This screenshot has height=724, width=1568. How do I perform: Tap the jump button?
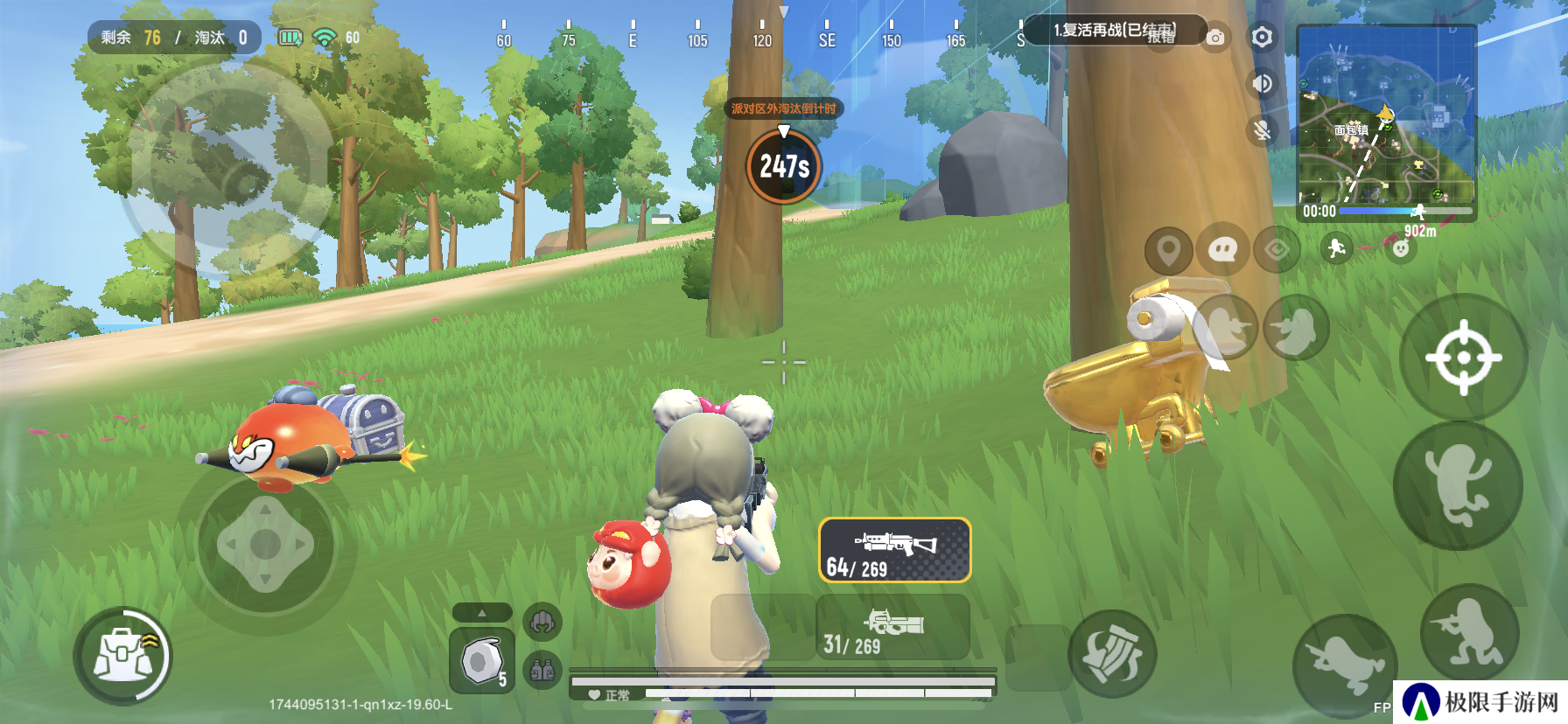(1458, 484)
